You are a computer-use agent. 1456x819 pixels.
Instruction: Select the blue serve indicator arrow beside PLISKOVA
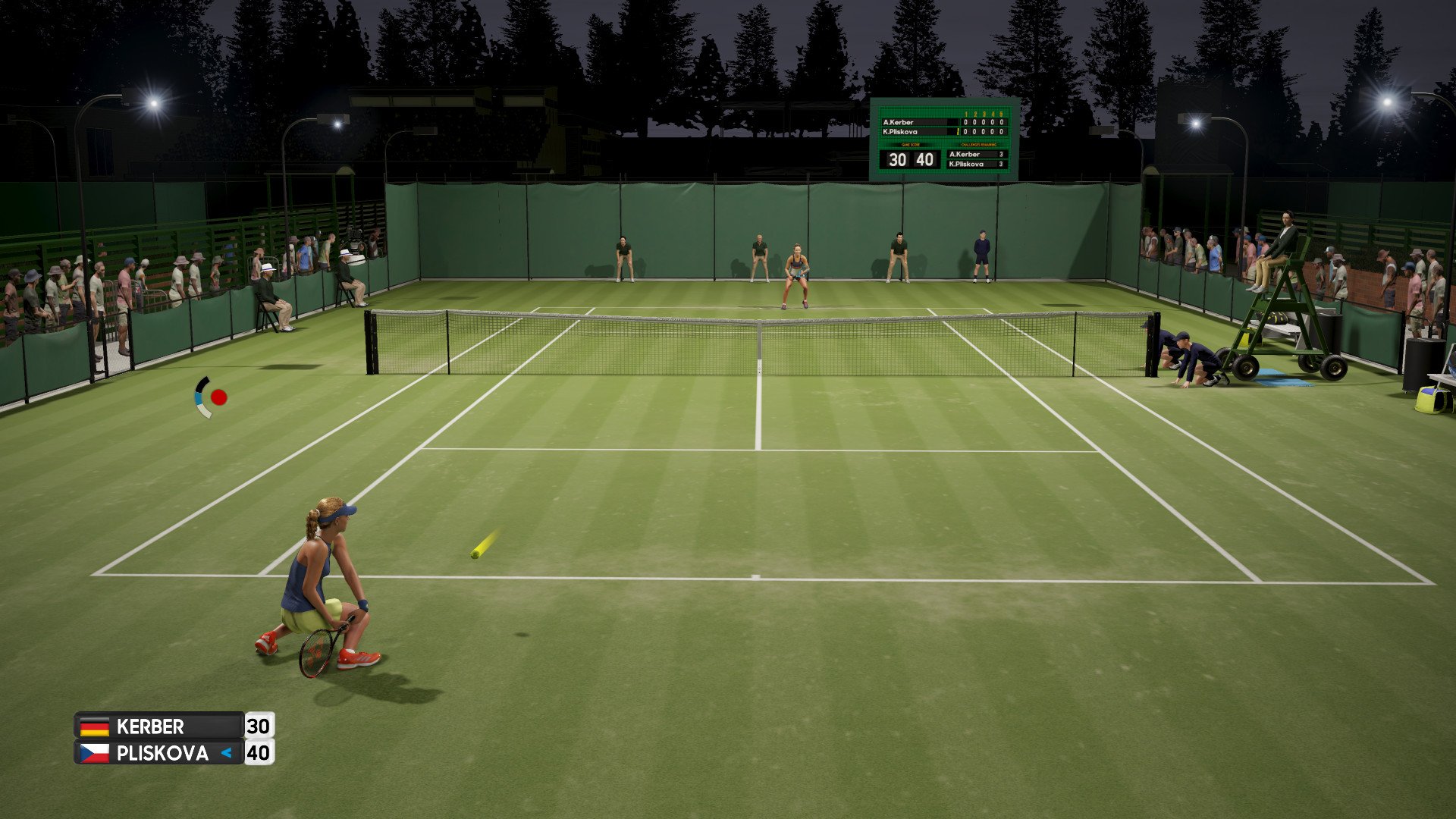[x=226, y=753]
